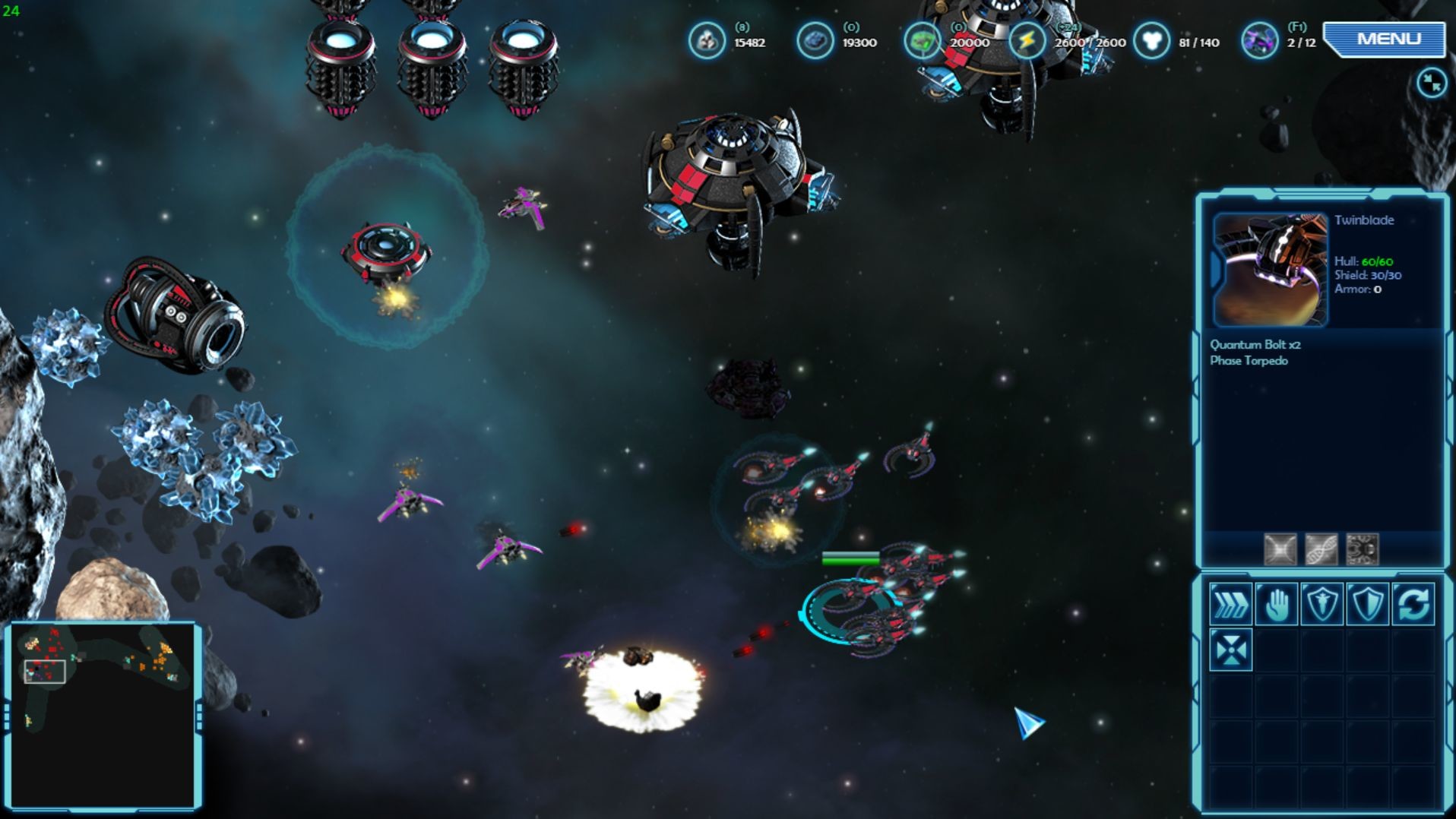Click on the minimap
Screen dimensions: 1456x819
(x=103, y=715)
